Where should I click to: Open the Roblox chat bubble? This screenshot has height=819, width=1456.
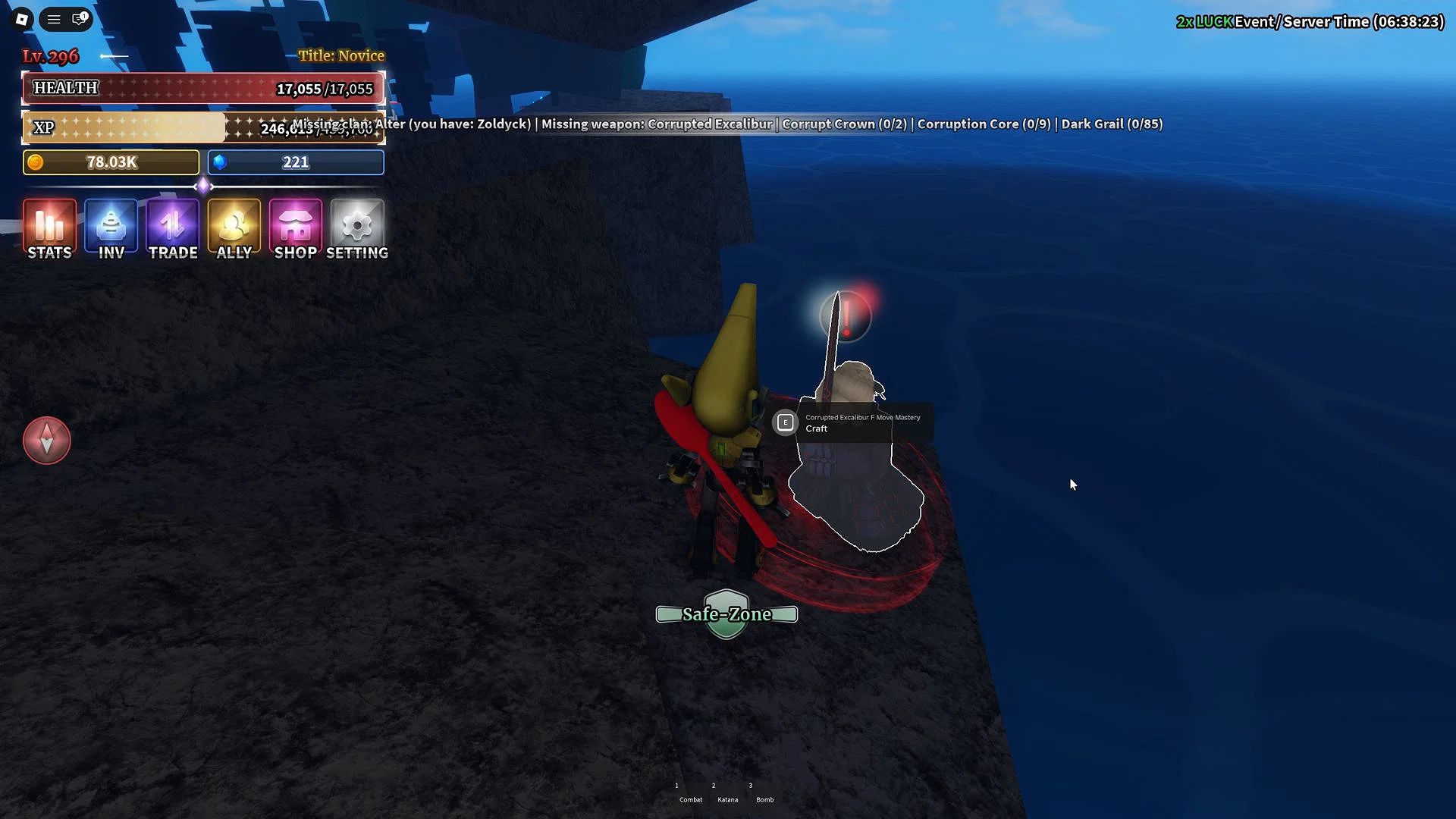pyautogui.click(x=78, y=19)
